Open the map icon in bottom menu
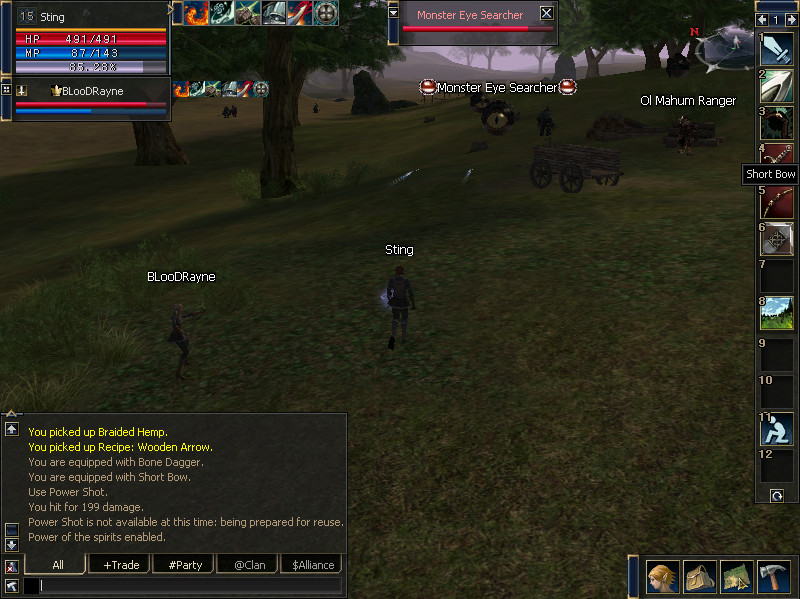Image resolution: width=800 pixels, height=599 pixels. [x=737, y=577]
